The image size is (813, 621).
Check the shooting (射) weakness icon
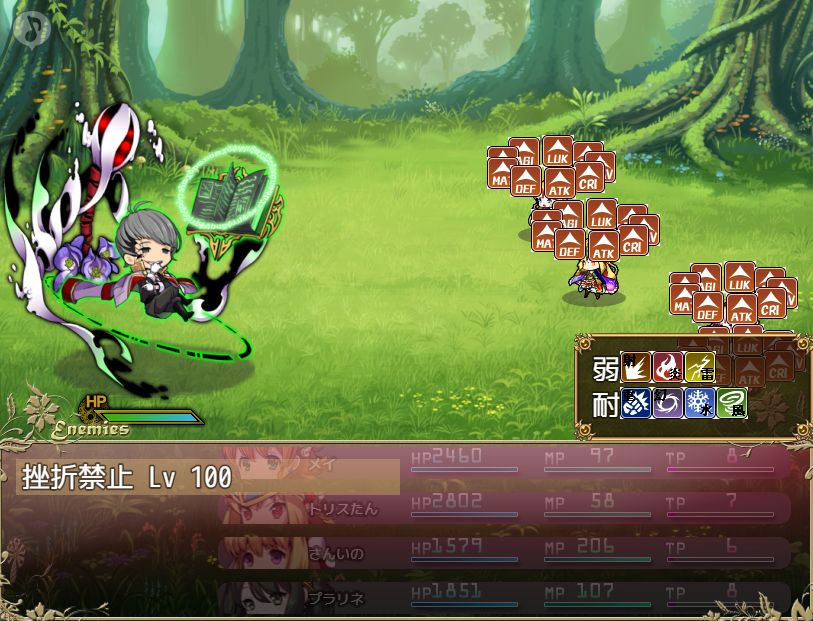(x=635, y=368)
